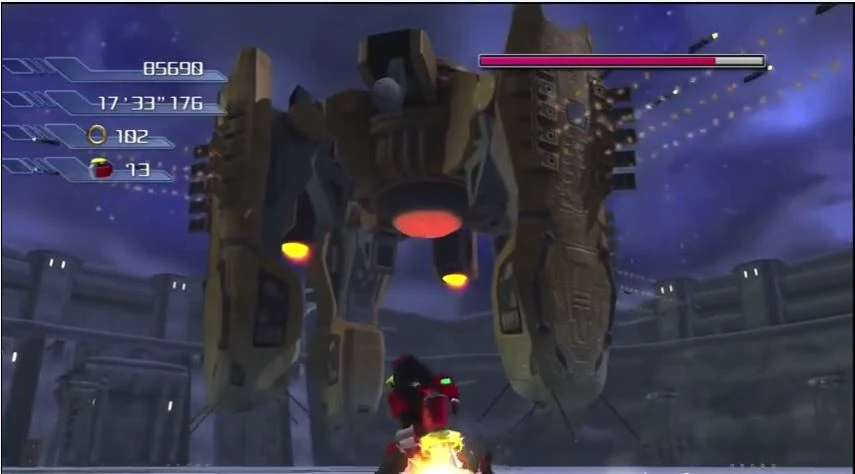Click the gold ring counter icon

pos(97,135)
